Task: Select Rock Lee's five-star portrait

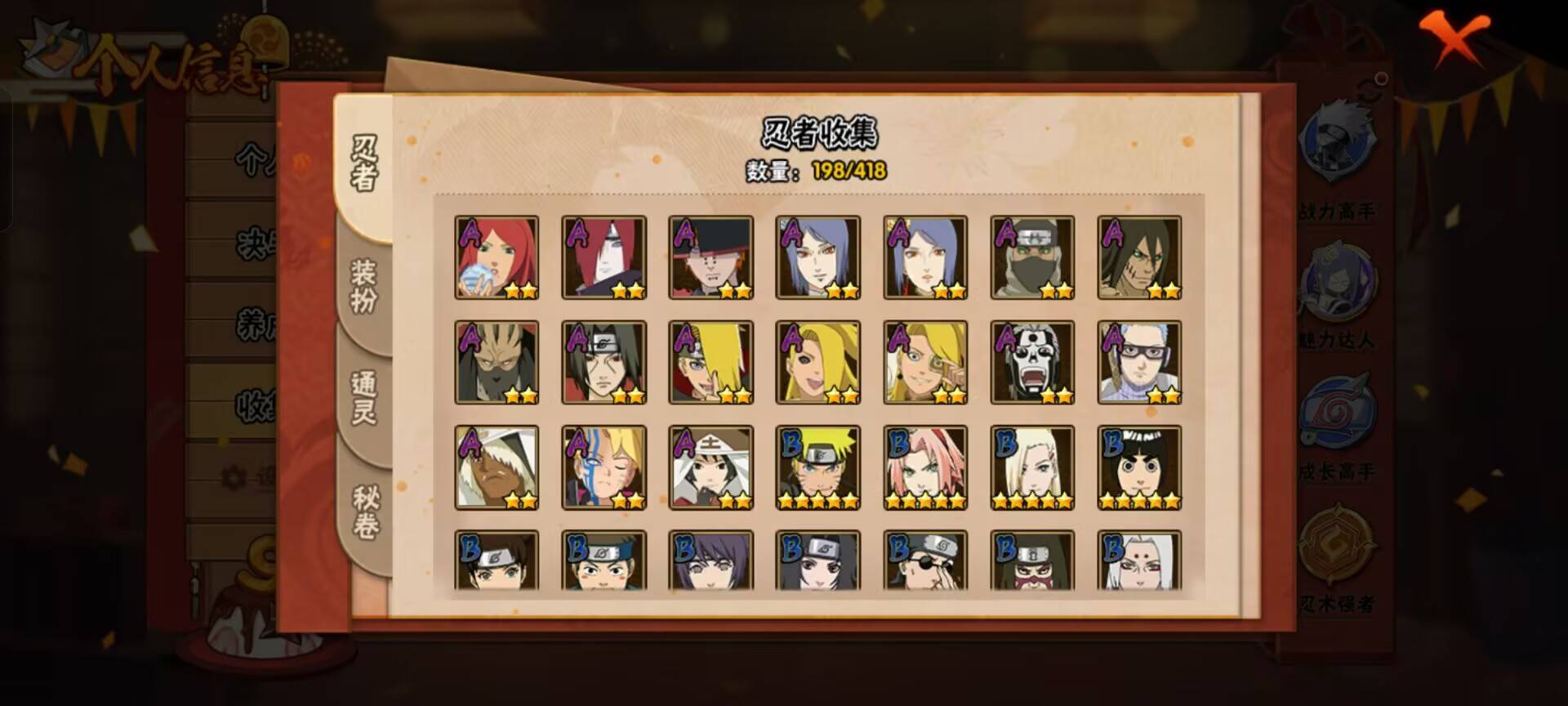Action: [1140, 466]
